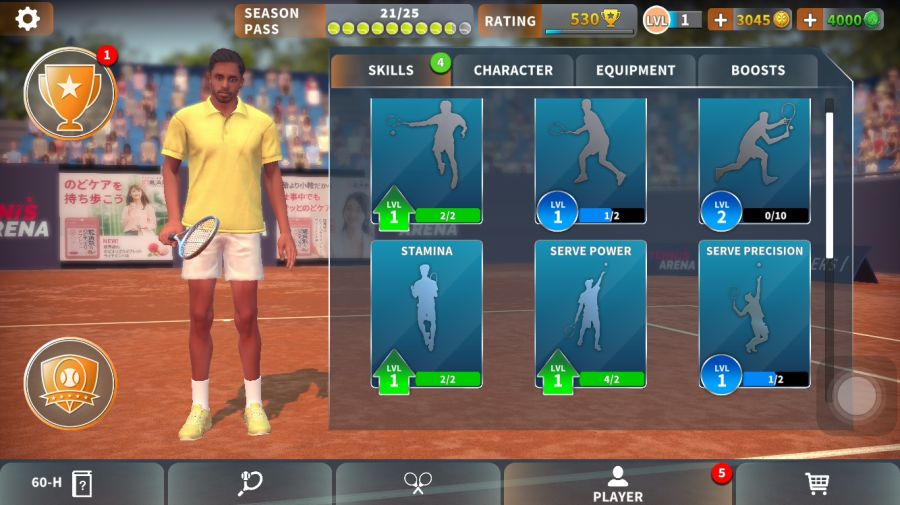The image size is (900, 505).
Task: Open the trophy rewards medallion
Action: point(69,93)
